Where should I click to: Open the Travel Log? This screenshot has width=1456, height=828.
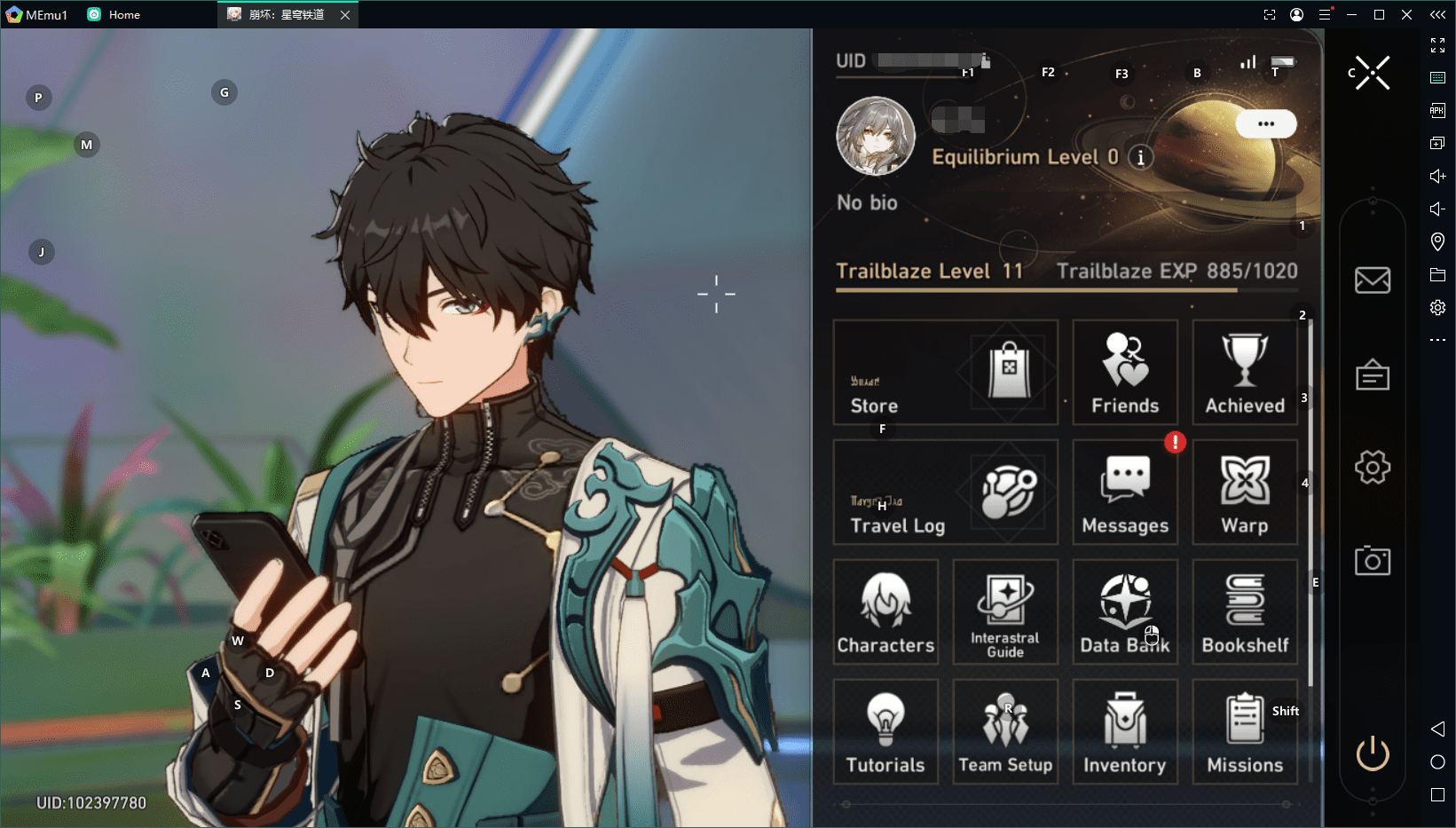(x=945, y=492)
